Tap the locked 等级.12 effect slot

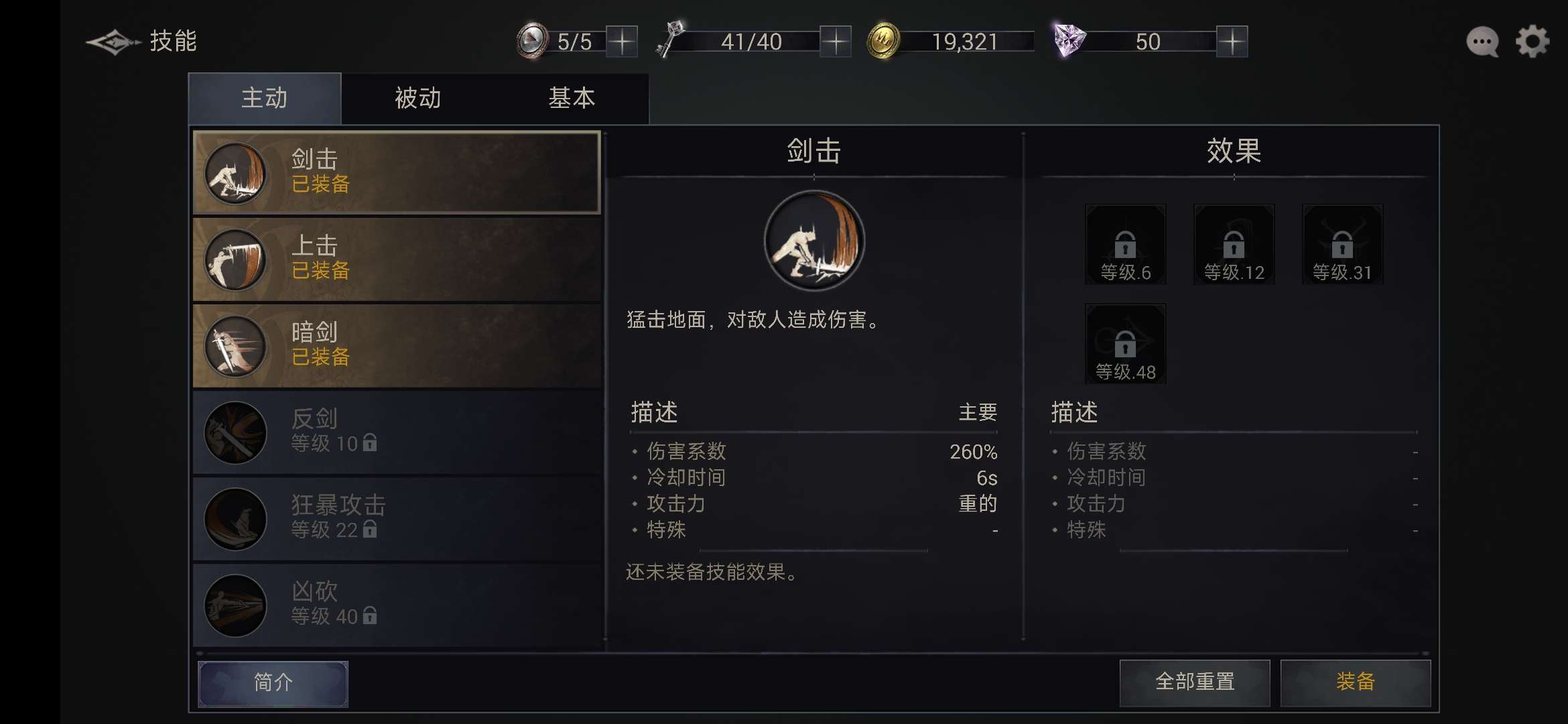pos(1234,243)
